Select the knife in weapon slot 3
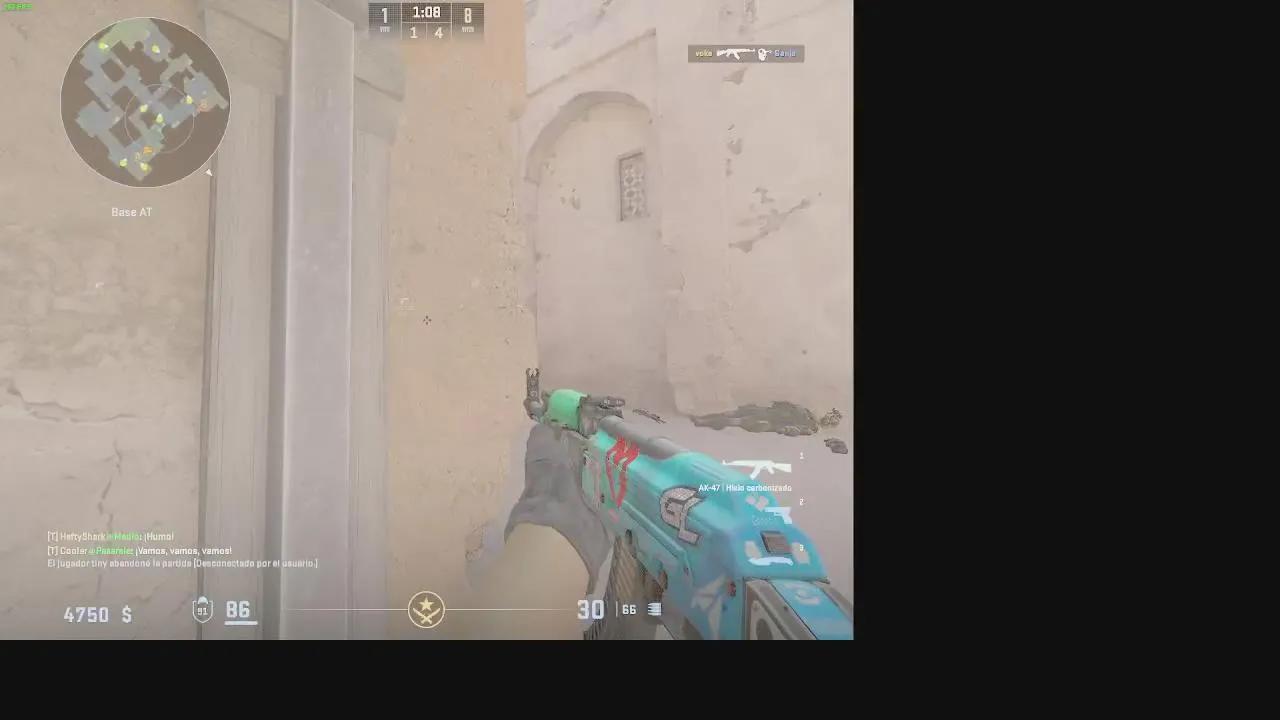1280x720 pixels. (x=771, y=559)
